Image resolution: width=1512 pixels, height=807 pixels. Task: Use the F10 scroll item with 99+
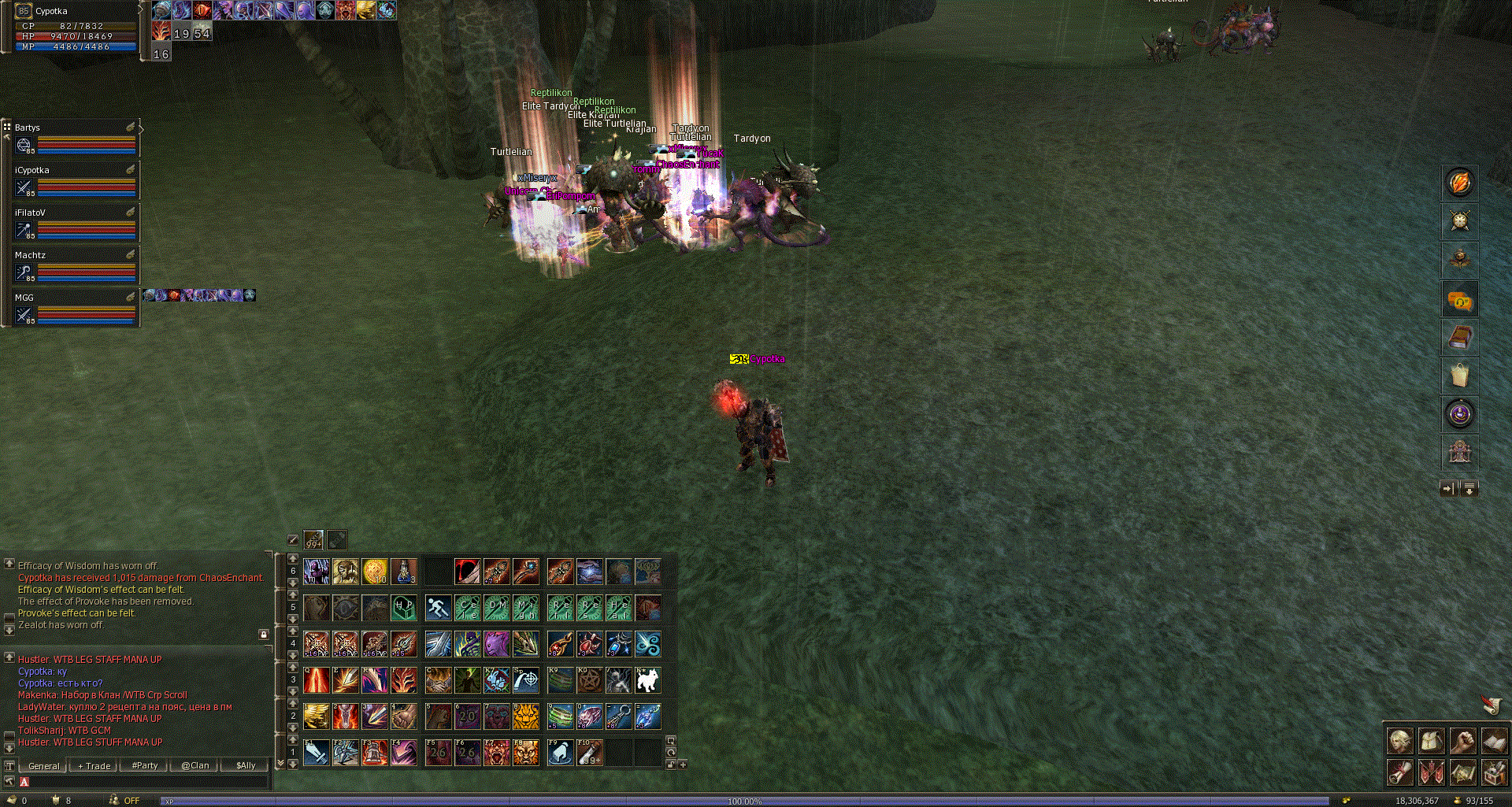(589, 752)
